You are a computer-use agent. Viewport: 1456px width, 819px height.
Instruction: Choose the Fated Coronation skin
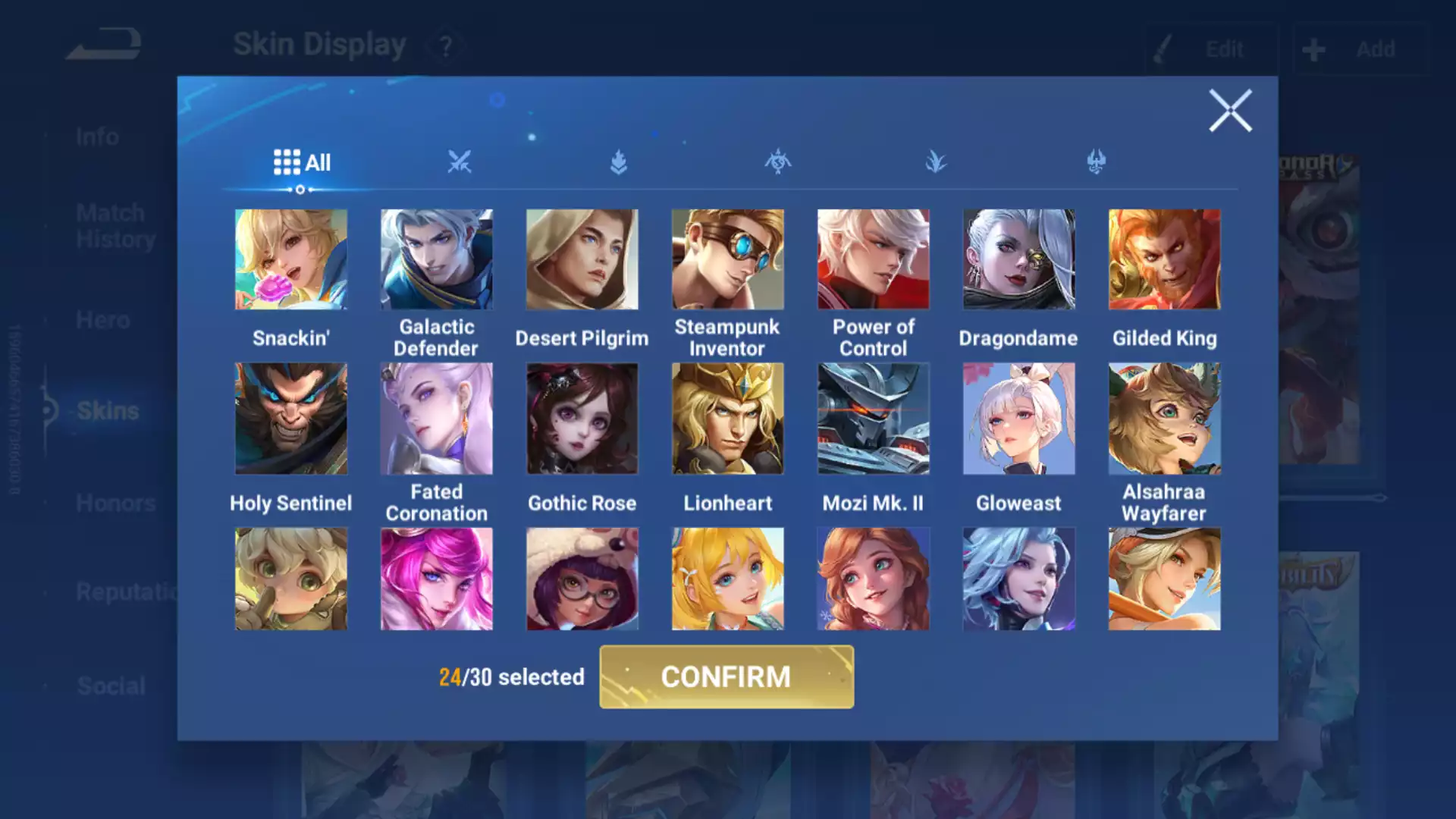[437, 419]
